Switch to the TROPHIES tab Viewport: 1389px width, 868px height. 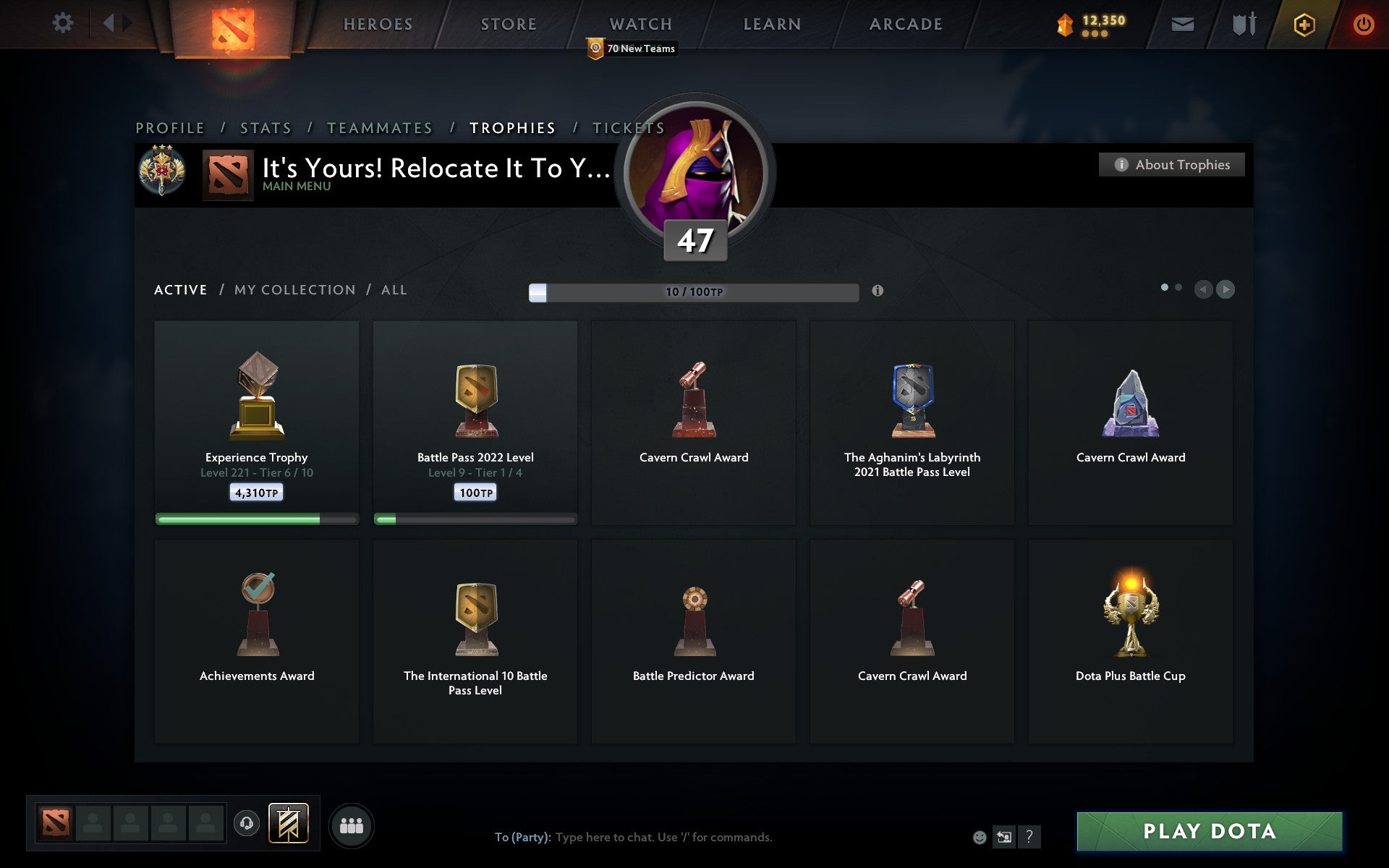(513, 127)
